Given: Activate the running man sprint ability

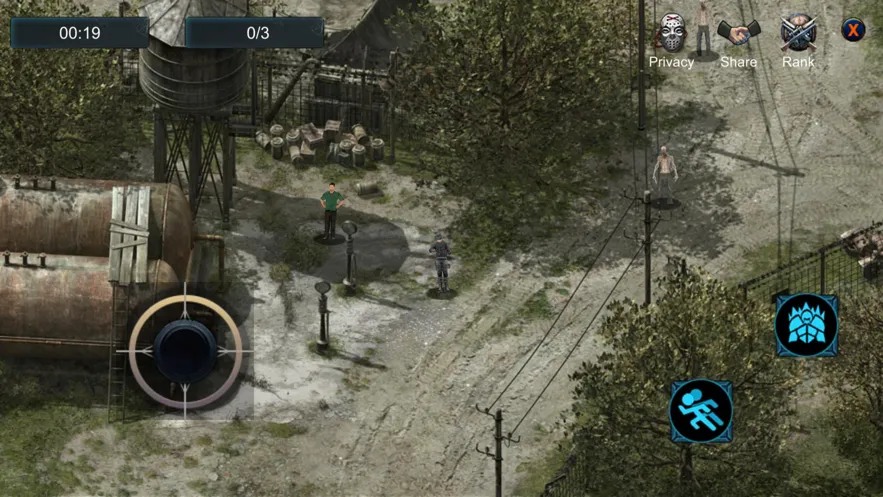Looking at the screenshot, I should [x=701, y=410].
